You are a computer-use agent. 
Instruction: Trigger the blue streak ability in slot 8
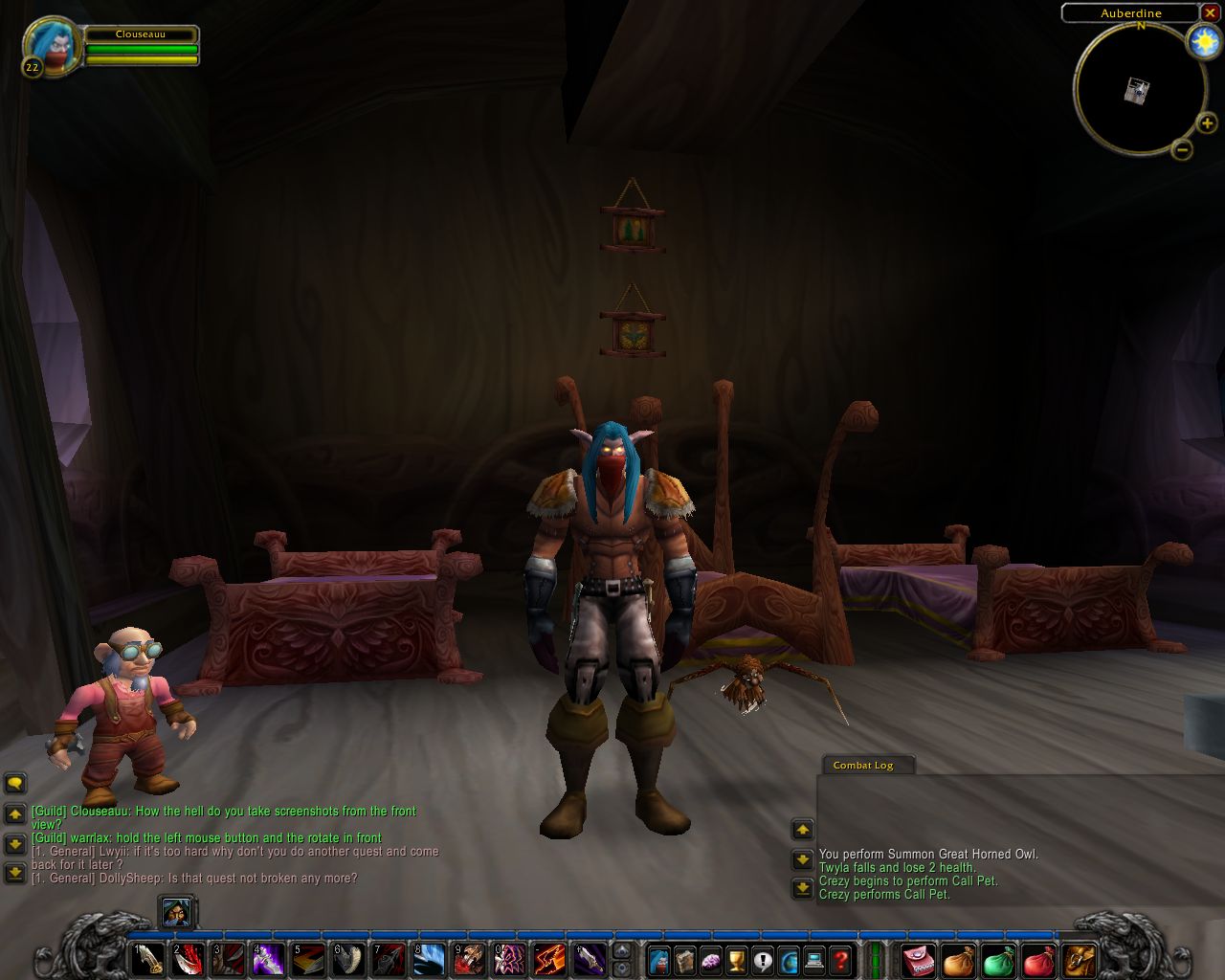[x=429, y=959]
